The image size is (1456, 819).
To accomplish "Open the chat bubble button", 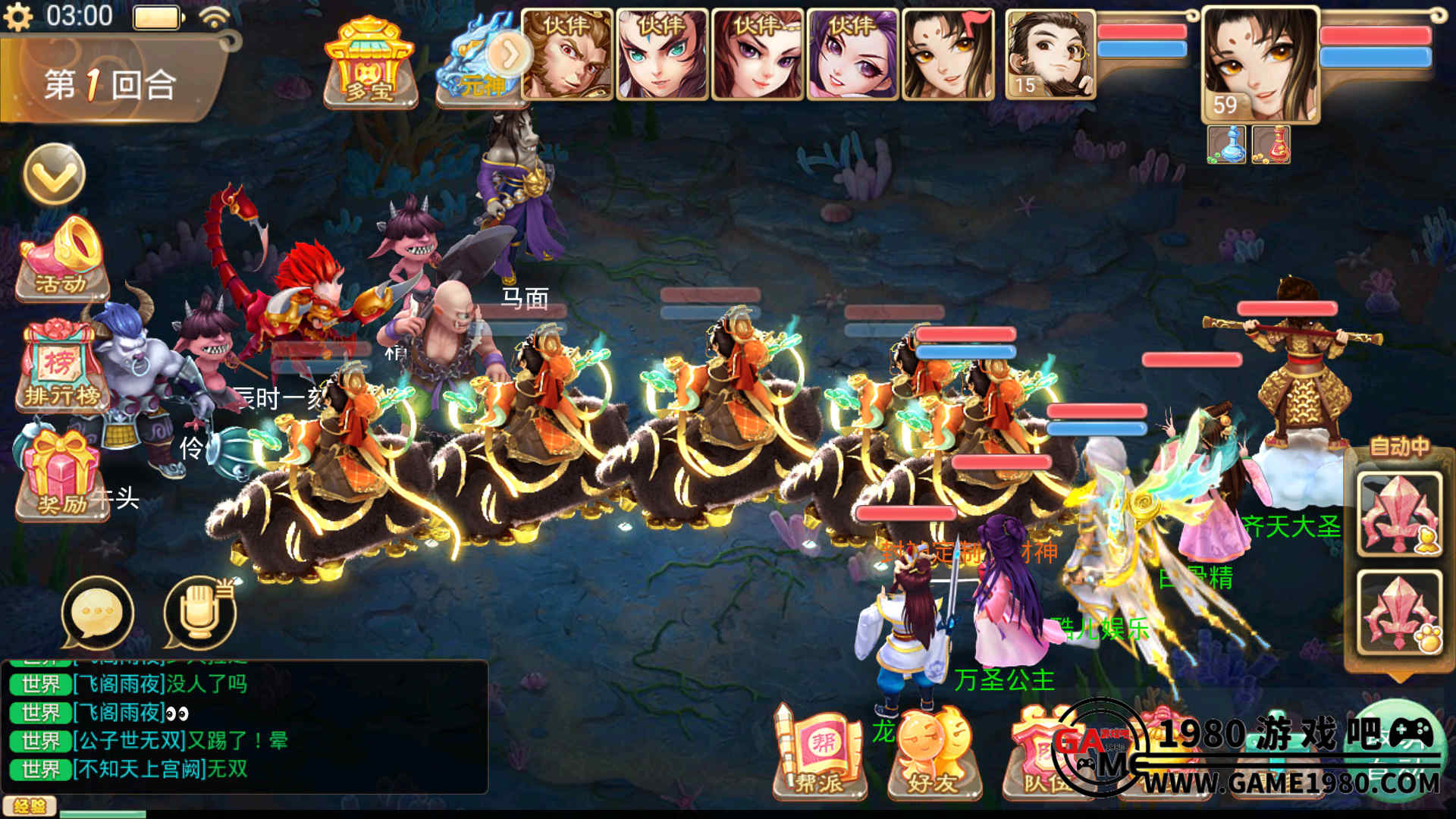I will pyautogui.click(x=97, y=613).
